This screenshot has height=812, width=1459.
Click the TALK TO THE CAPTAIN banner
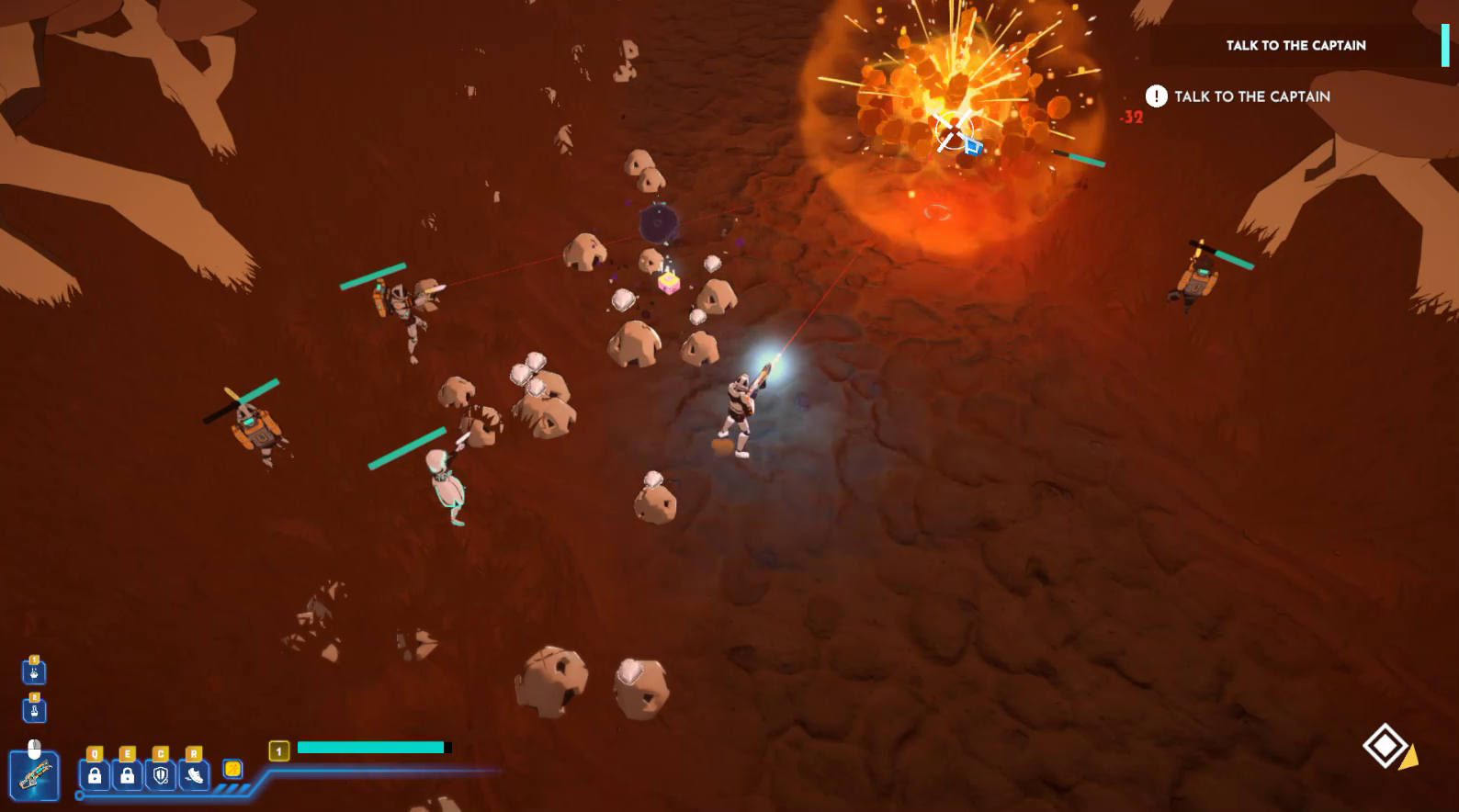tap(1295, 44)
